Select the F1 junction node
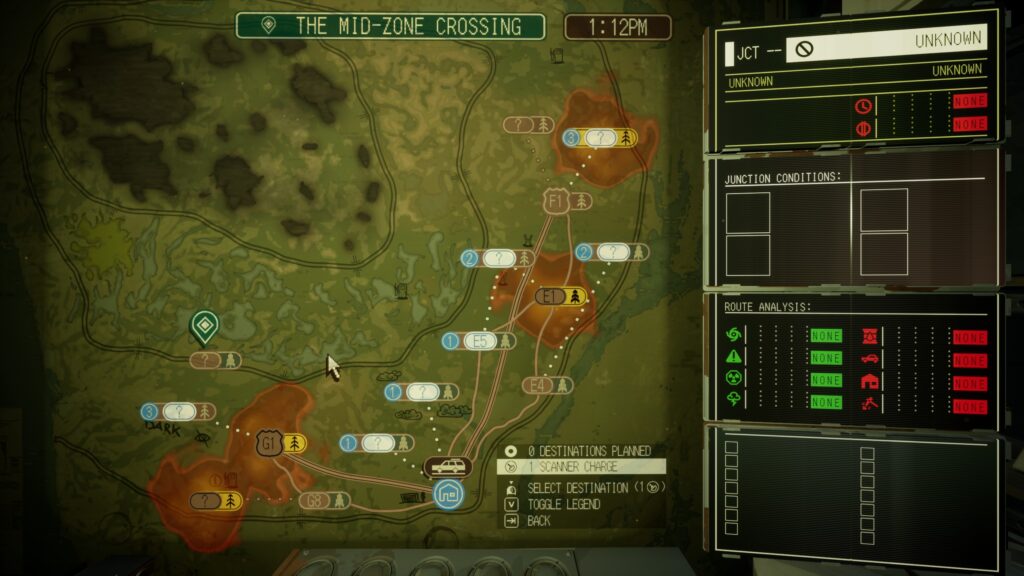The height and width of the screenshot is (576, 1024). pos(557,201)
